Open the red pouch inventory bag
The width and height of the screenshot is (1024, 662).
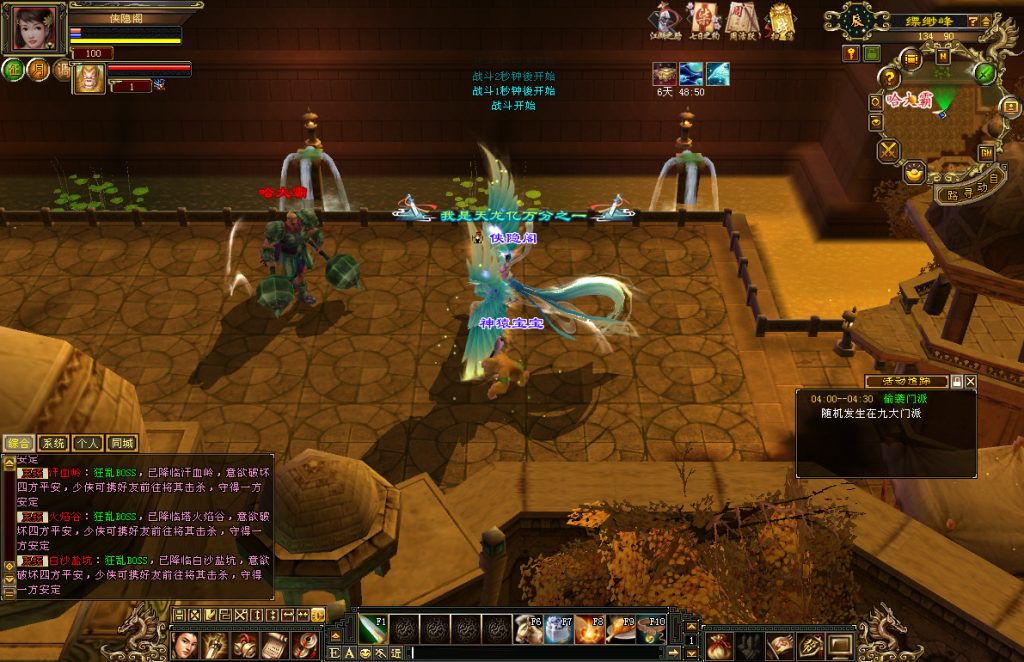[719, 646]
